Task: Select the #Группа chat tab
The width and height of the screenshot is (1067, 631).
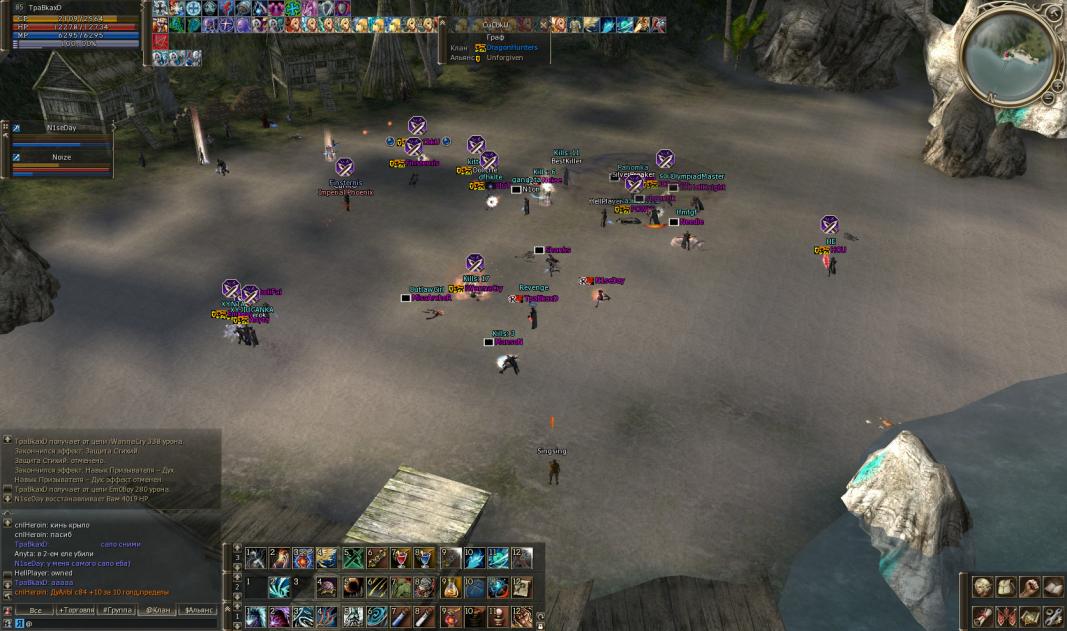Action: 117,609
